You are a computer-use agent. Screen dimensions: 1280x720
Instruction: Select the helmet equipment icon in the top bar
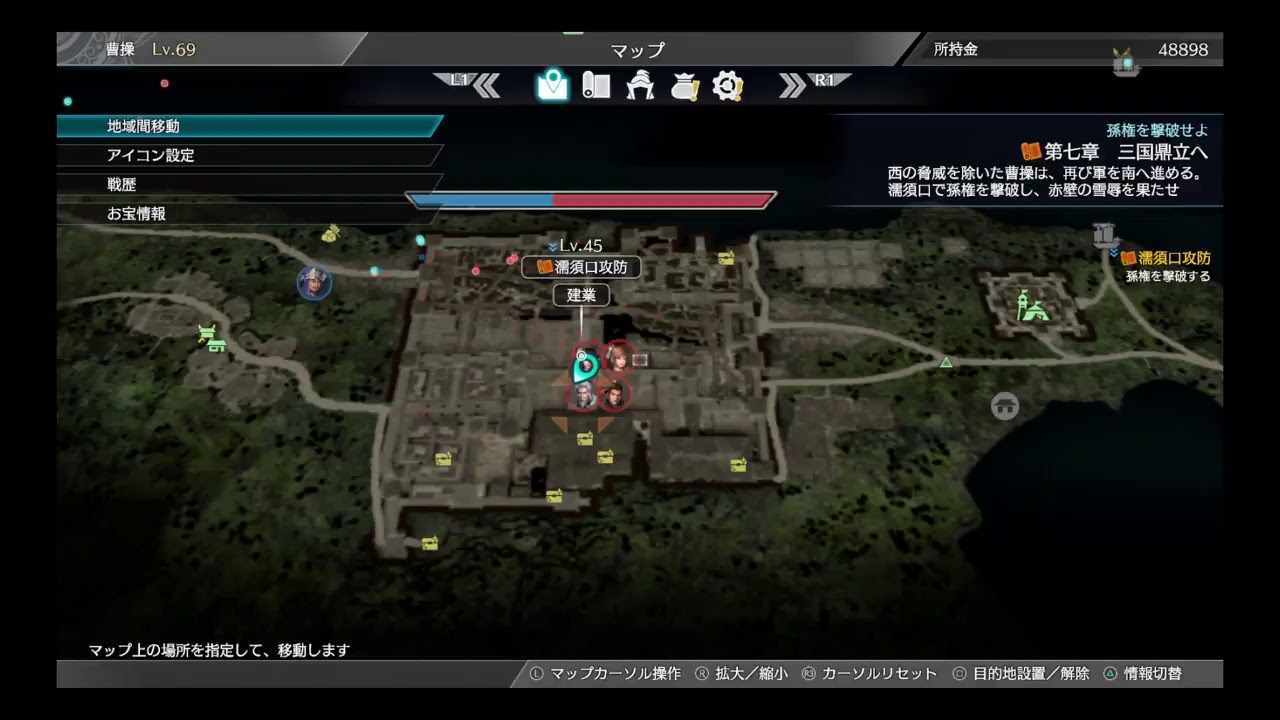coord(641,86)
